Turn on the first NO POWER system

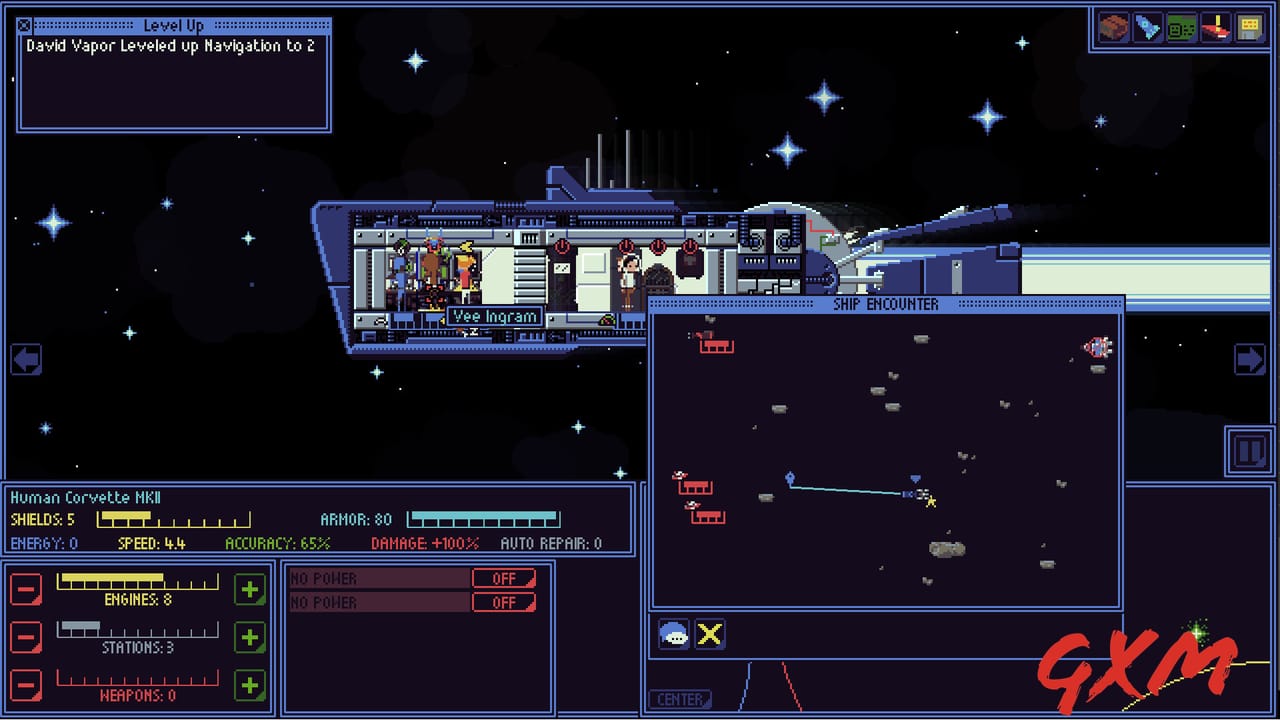click(505, 578)
